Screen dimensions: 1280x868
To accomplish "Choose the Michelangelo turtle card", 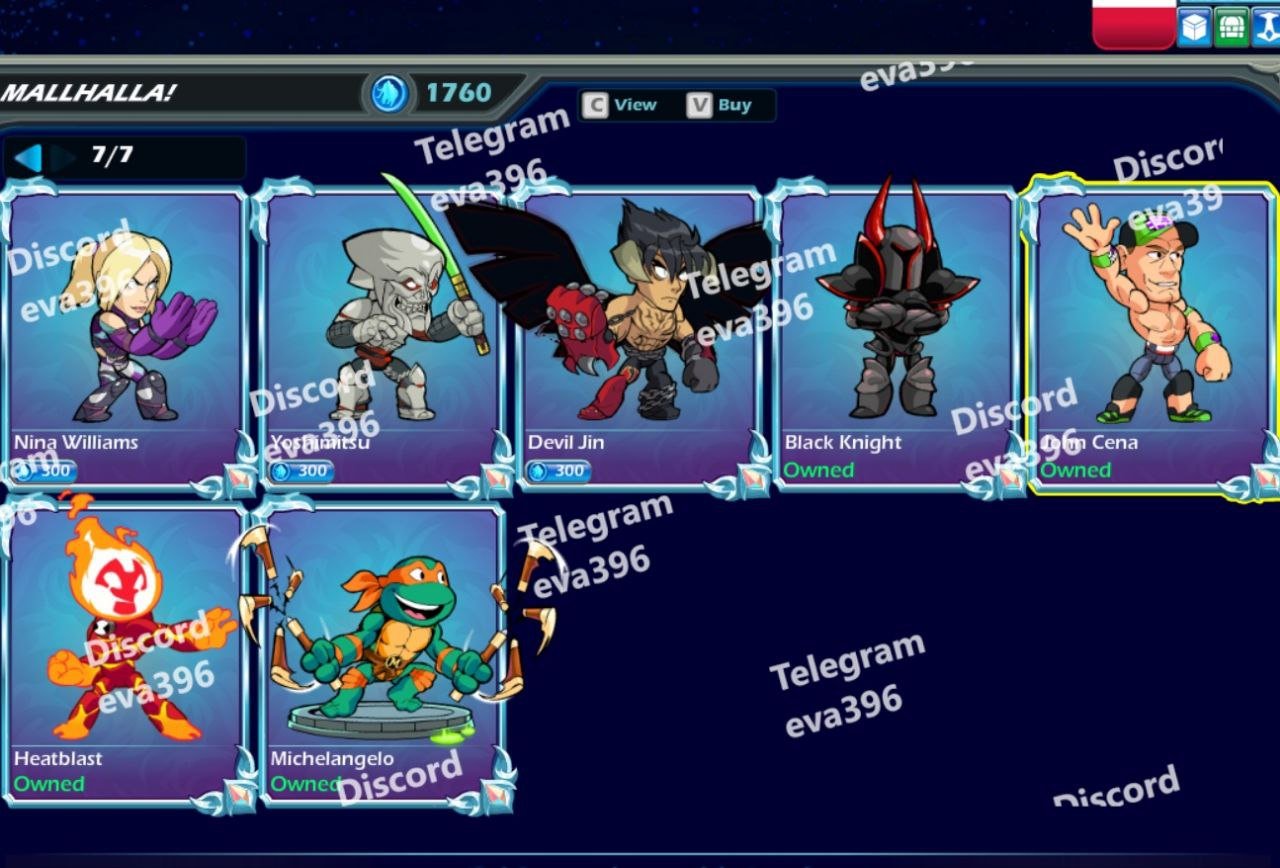I will [x=382, y=652].
